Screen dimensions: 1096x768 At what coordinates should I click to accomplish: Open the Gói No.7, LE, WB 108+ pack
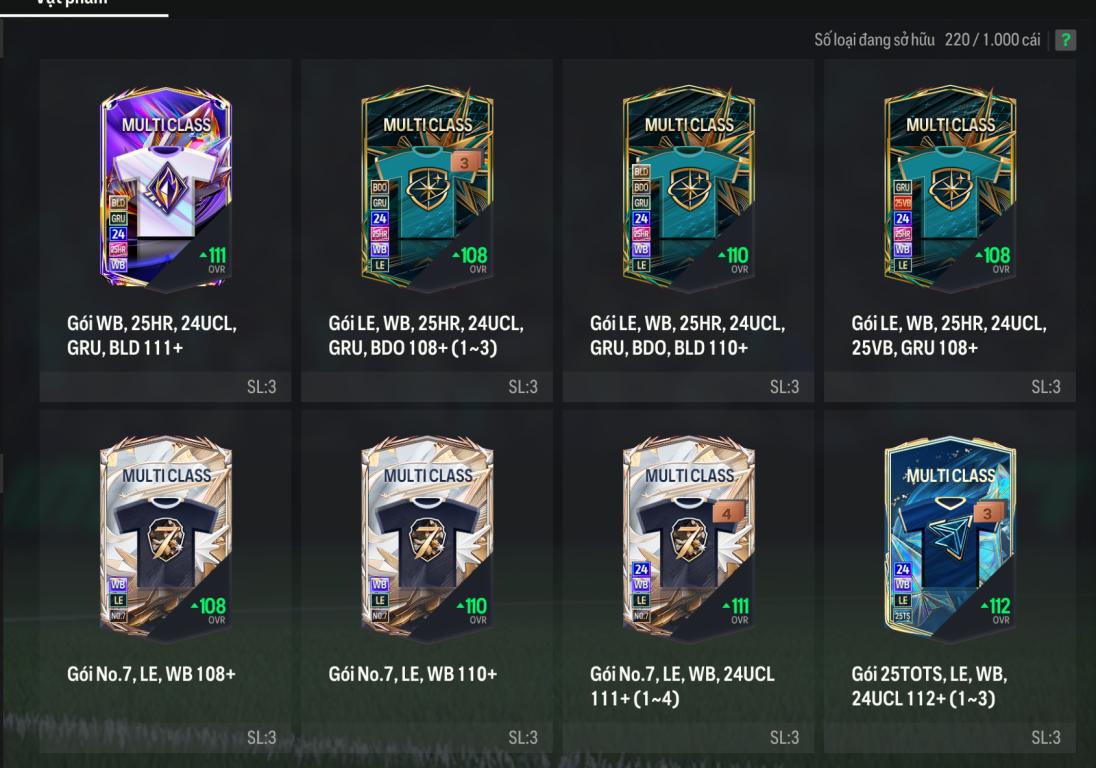(x=166, y=540)
